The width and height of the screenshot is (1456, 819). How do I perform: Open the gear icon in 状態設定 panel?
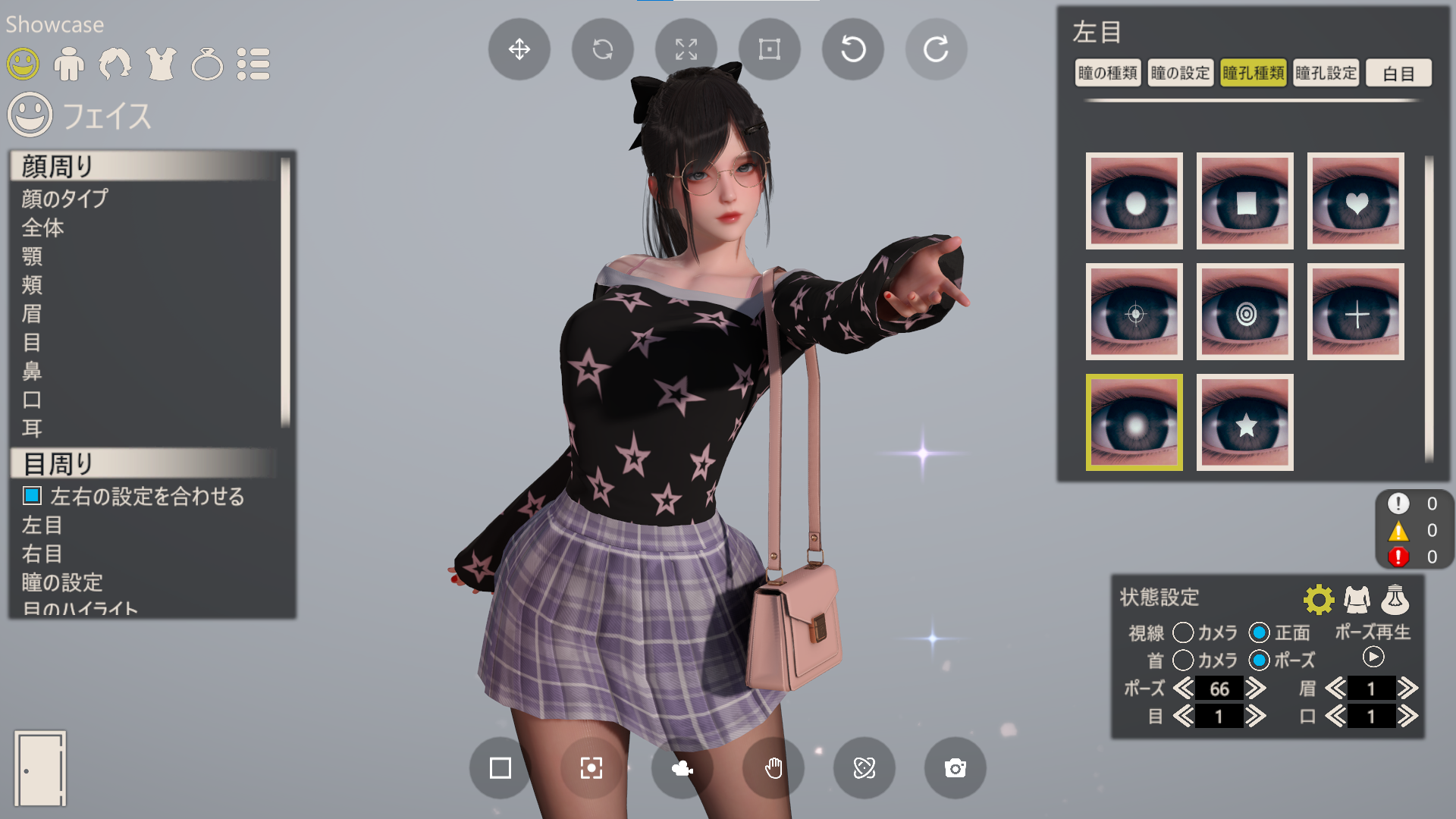click(1319, 598)
